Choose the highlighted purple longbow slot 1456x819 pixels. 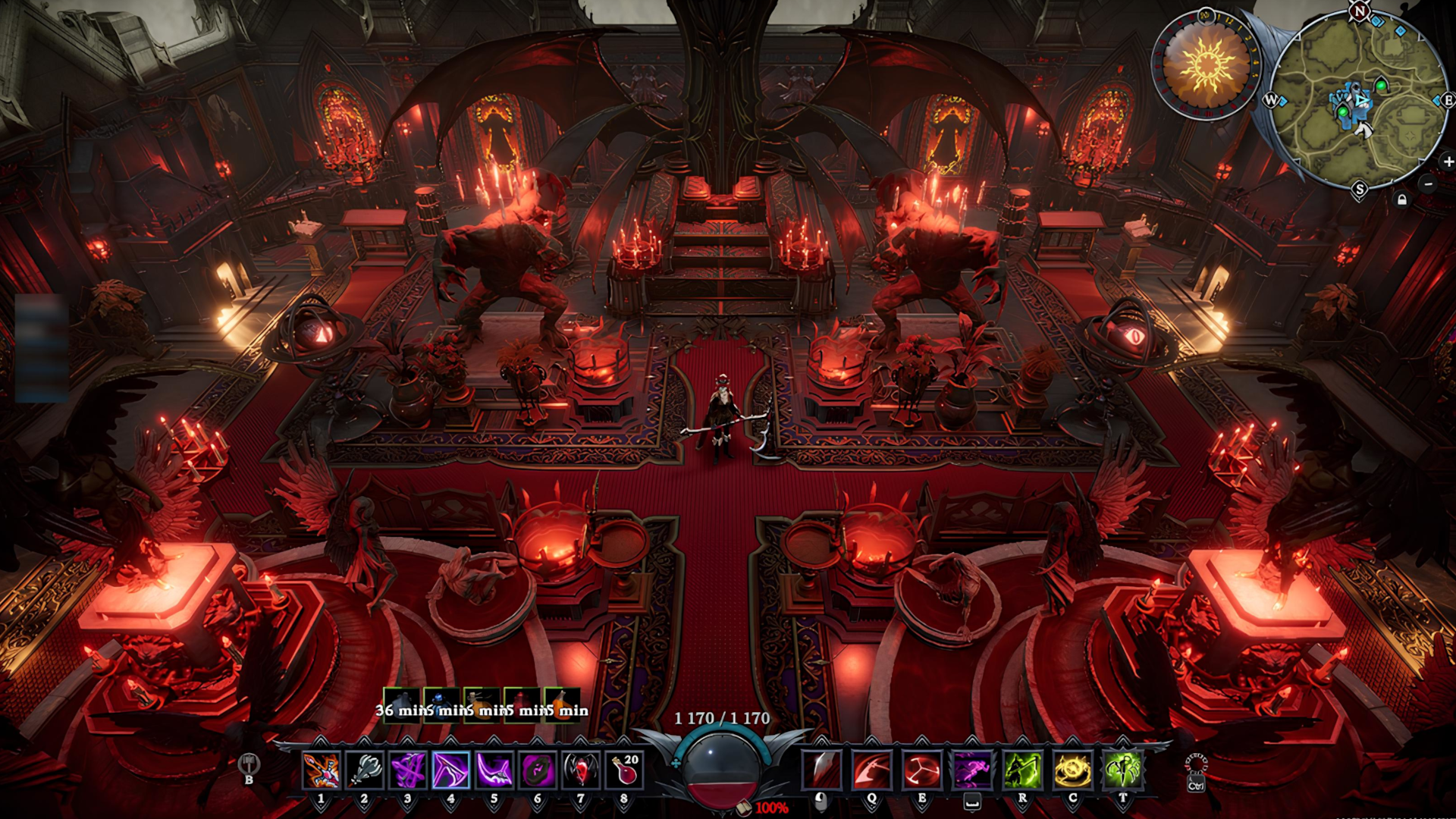point(450,770)
